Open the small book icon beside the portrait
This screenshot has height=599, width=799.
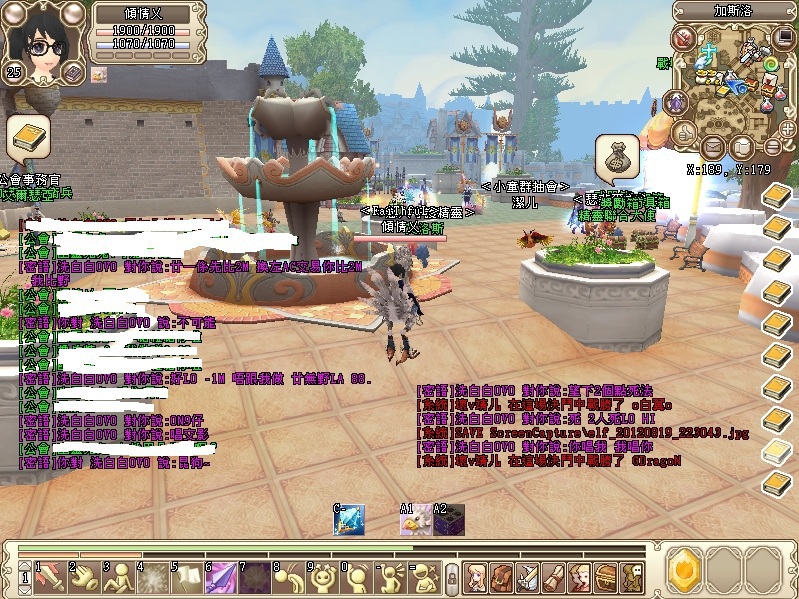[x=72, y=72]
